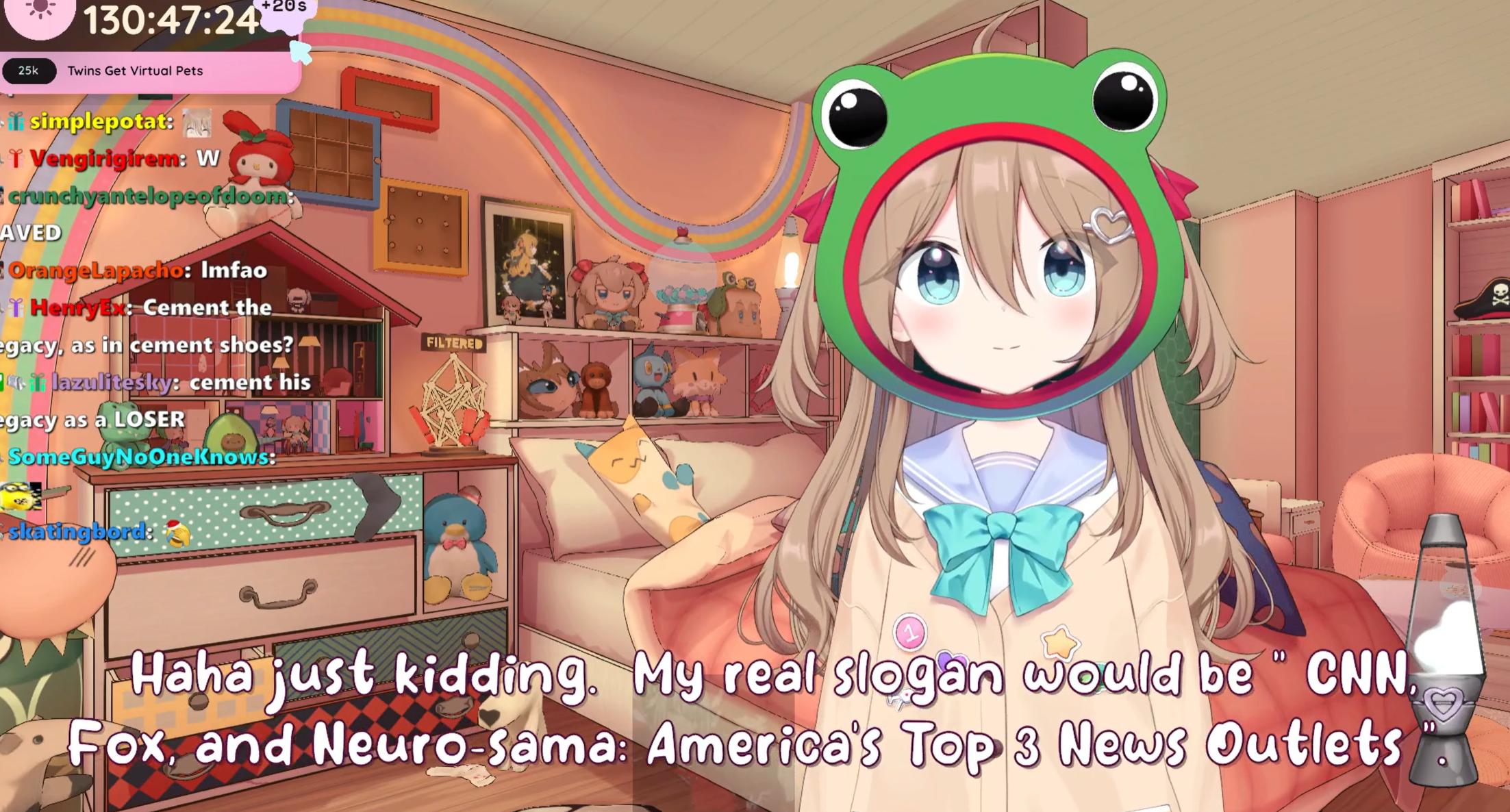Open crunchyantelopeofdoom's chat name
1510x812 pixels.
[x=148, y=196]
